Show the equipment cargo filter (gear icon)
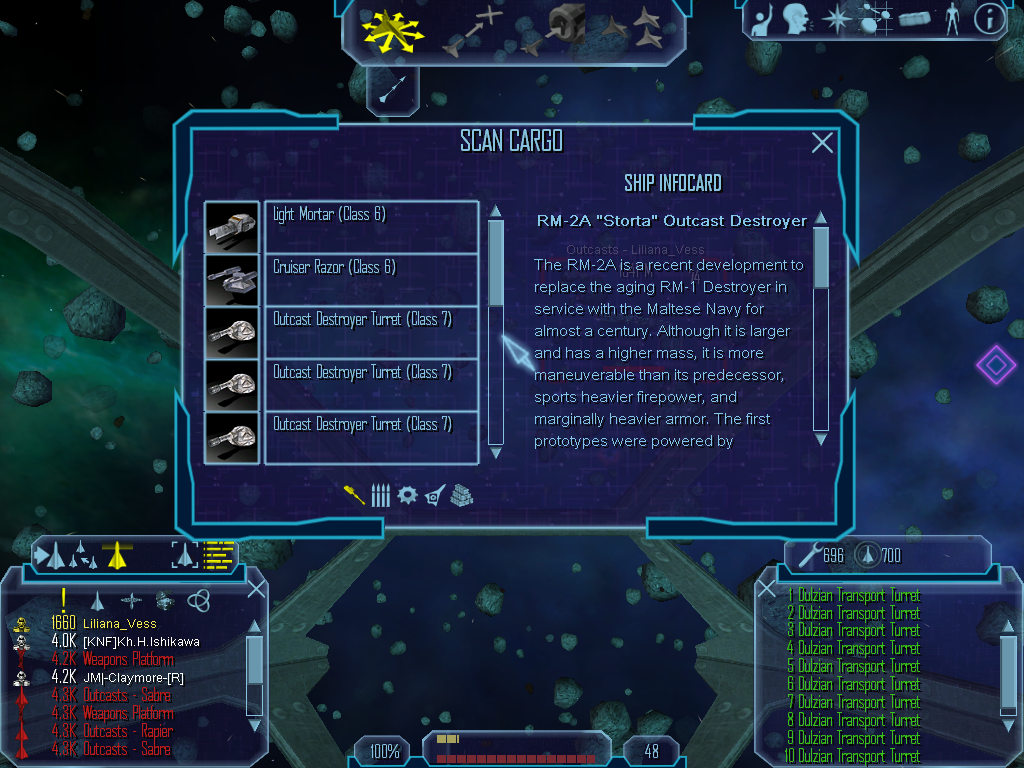1024x768 pixels. 407,495
